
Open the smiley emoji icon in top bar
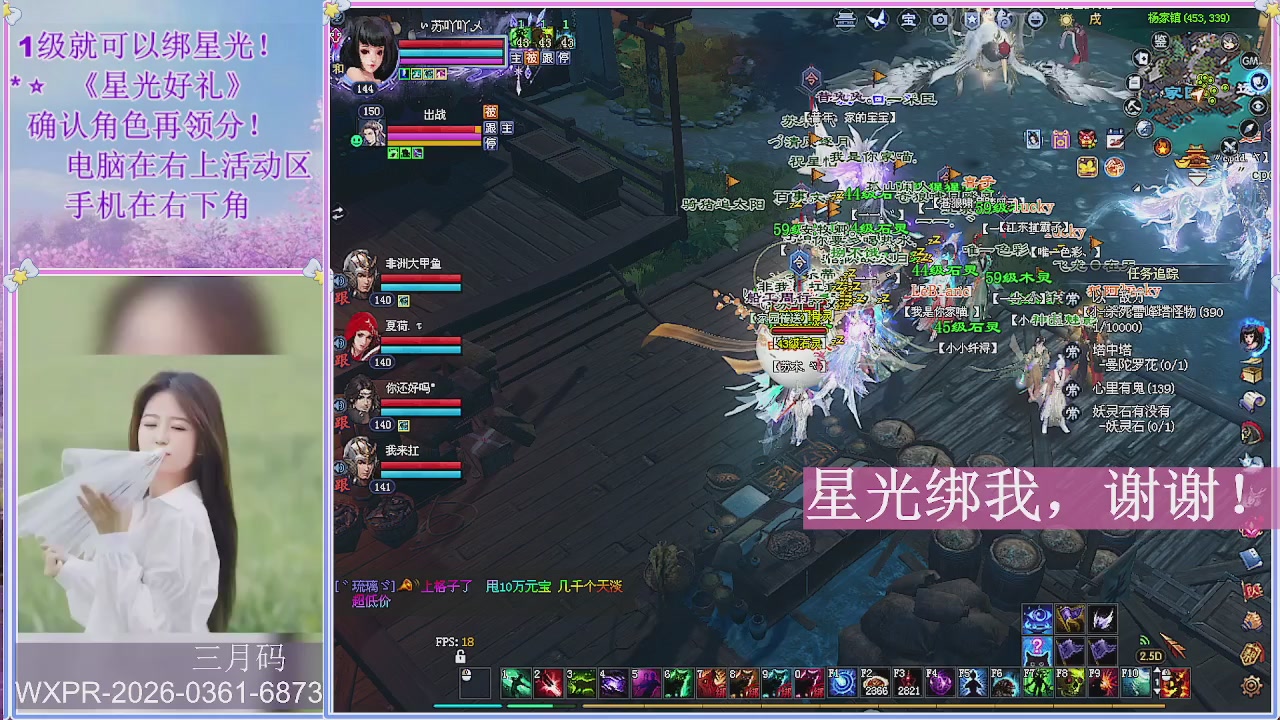(x=1036, y=19)
